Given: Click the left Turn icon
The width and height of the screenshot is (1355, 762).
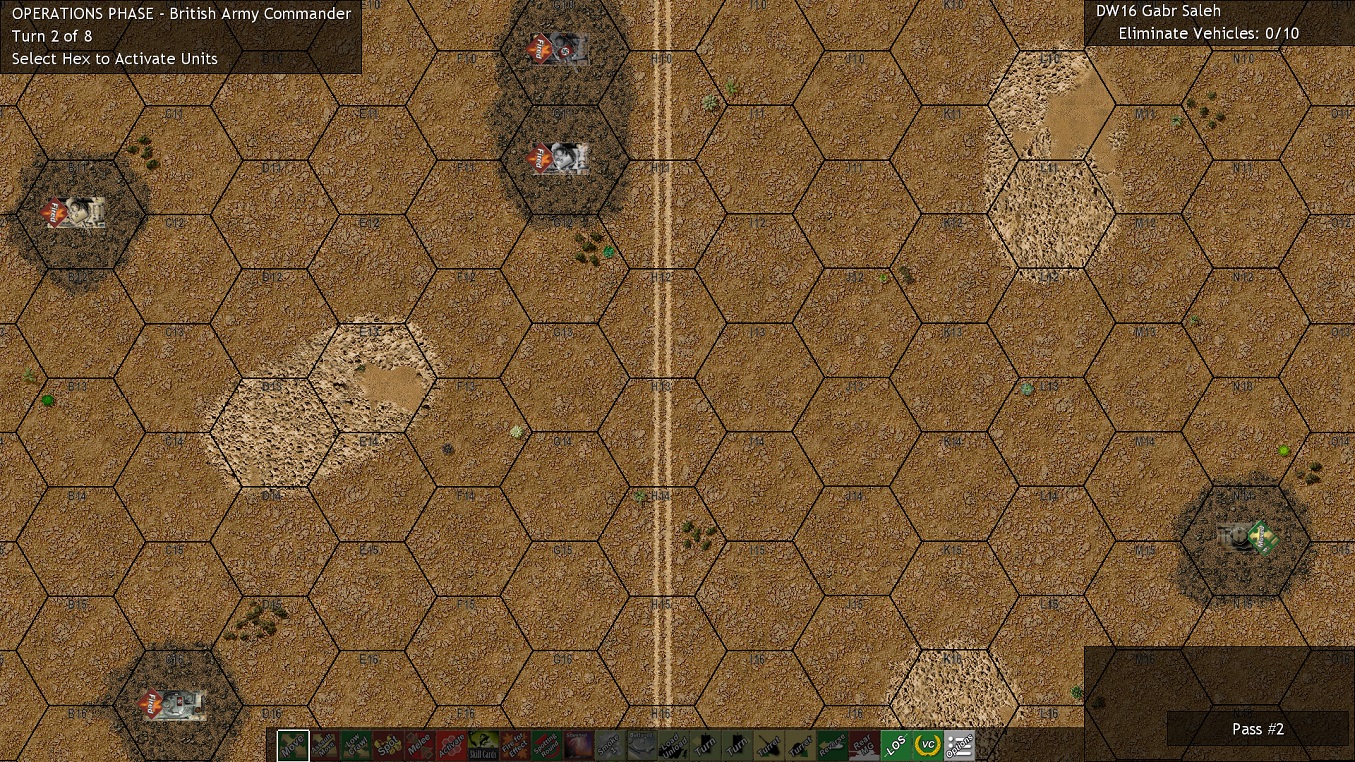Looking at the screenshot, I should 705,744.
